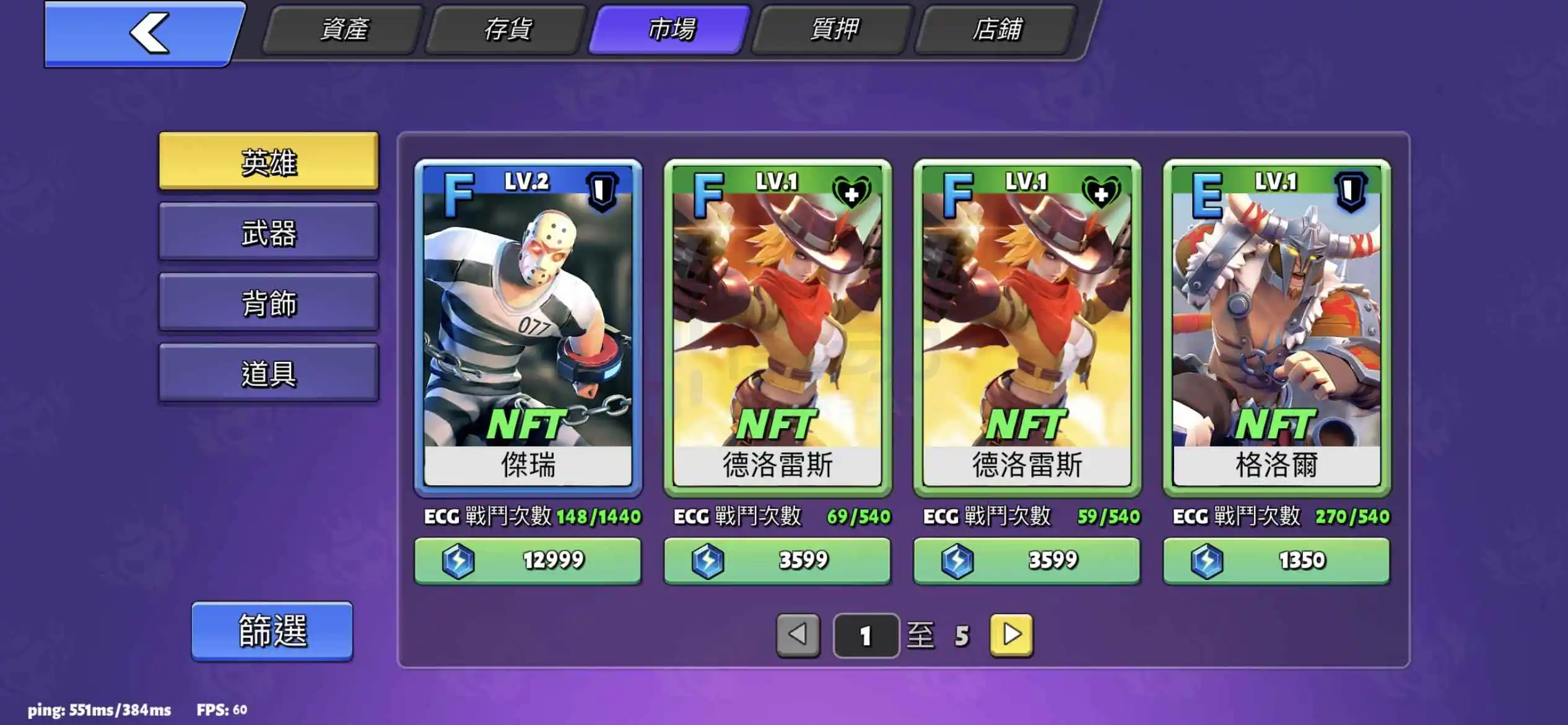Screen dimensions: 1568x725
Task: Open the 存貨 tab
Action: coord(507,30)
